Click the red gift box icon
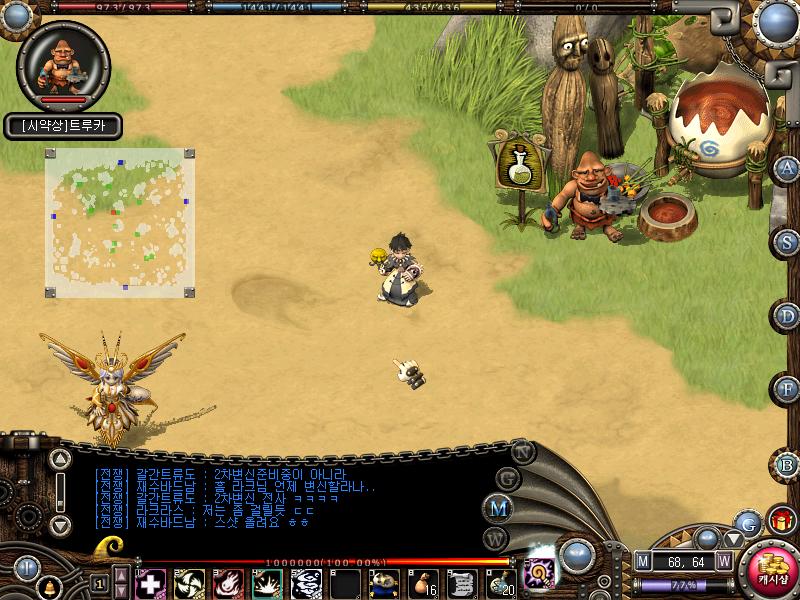This screenshot has width=800, height=600. 781,521
